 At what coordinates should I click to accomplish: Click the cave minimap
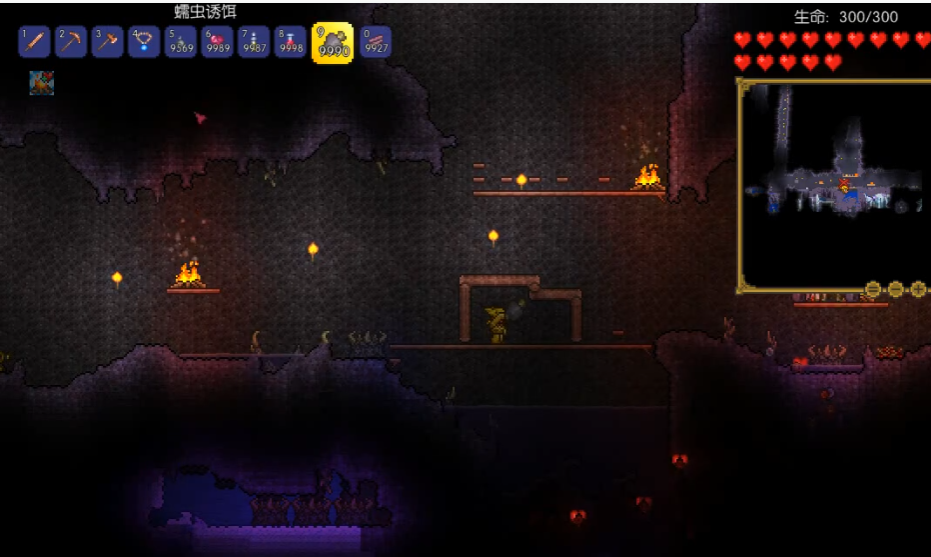(835, 185)
